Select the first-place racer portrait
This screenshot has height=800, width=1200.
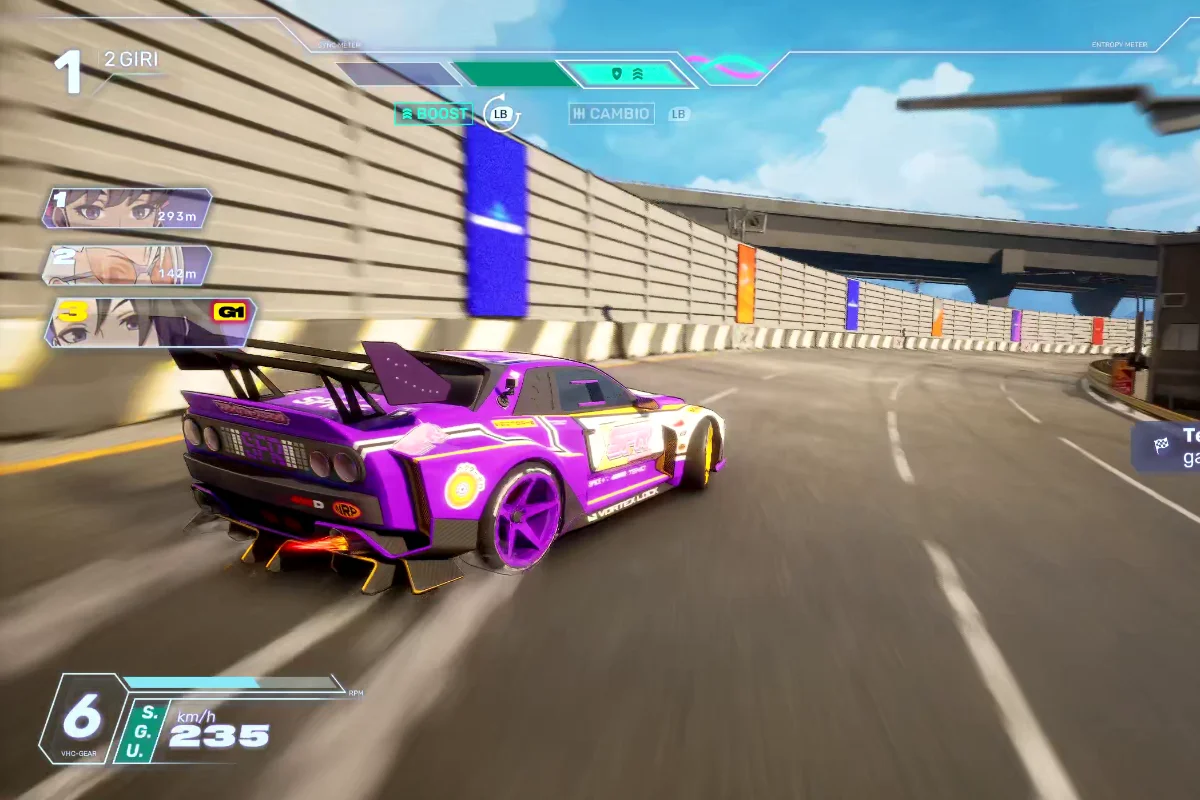tap(127, 208)
